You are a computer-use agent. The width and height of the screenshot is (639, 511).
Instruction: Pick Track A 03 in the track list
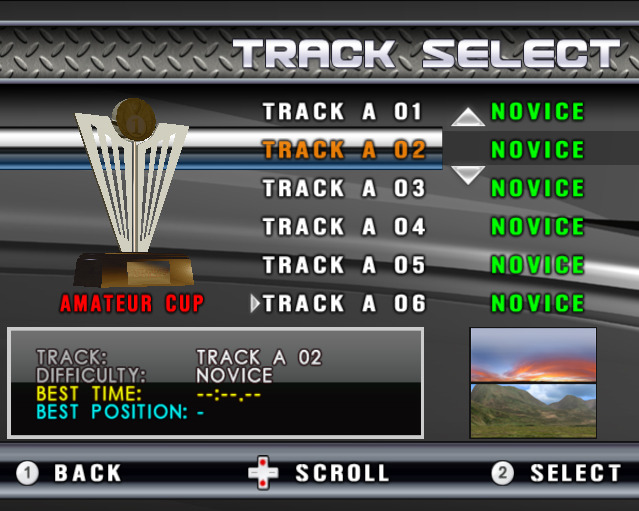344,189
